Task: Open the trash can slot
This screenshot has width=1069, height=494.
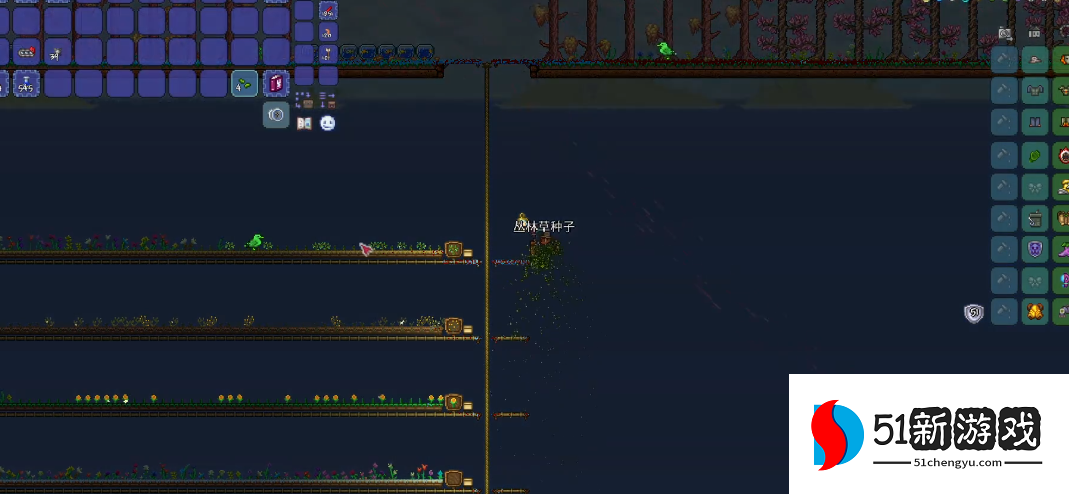Action: point(276,115)
